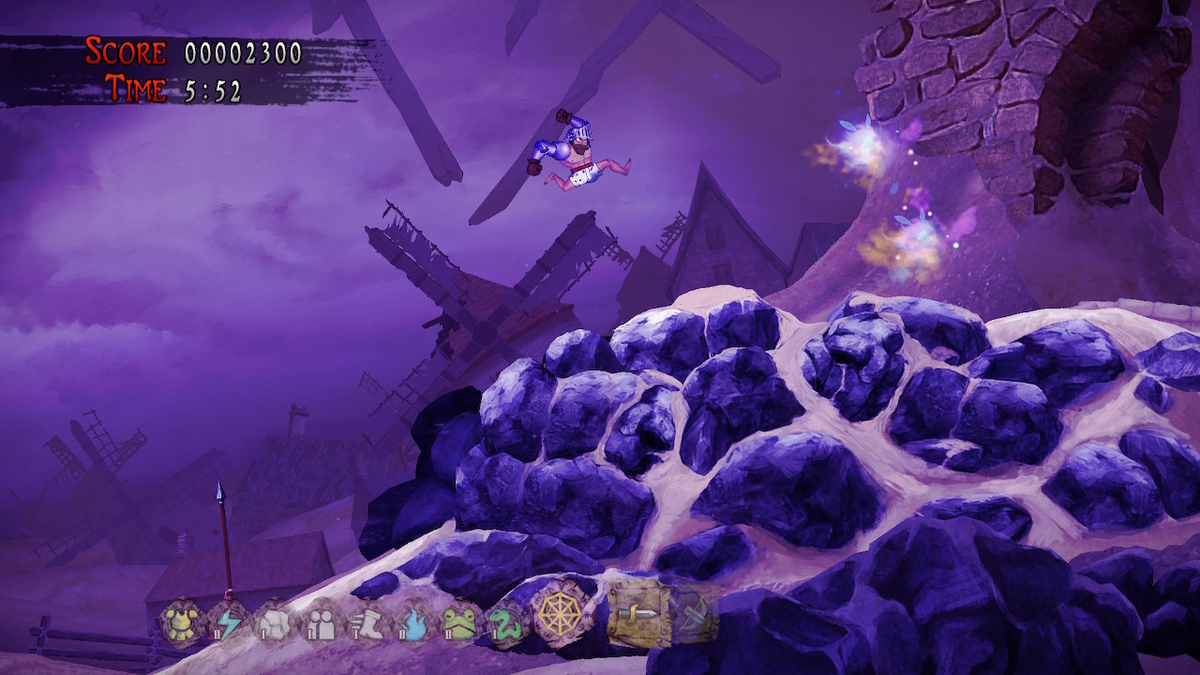1200x675 pixels.
Task: Select the green frog transformation icon
Action: [x=460, y=622]
